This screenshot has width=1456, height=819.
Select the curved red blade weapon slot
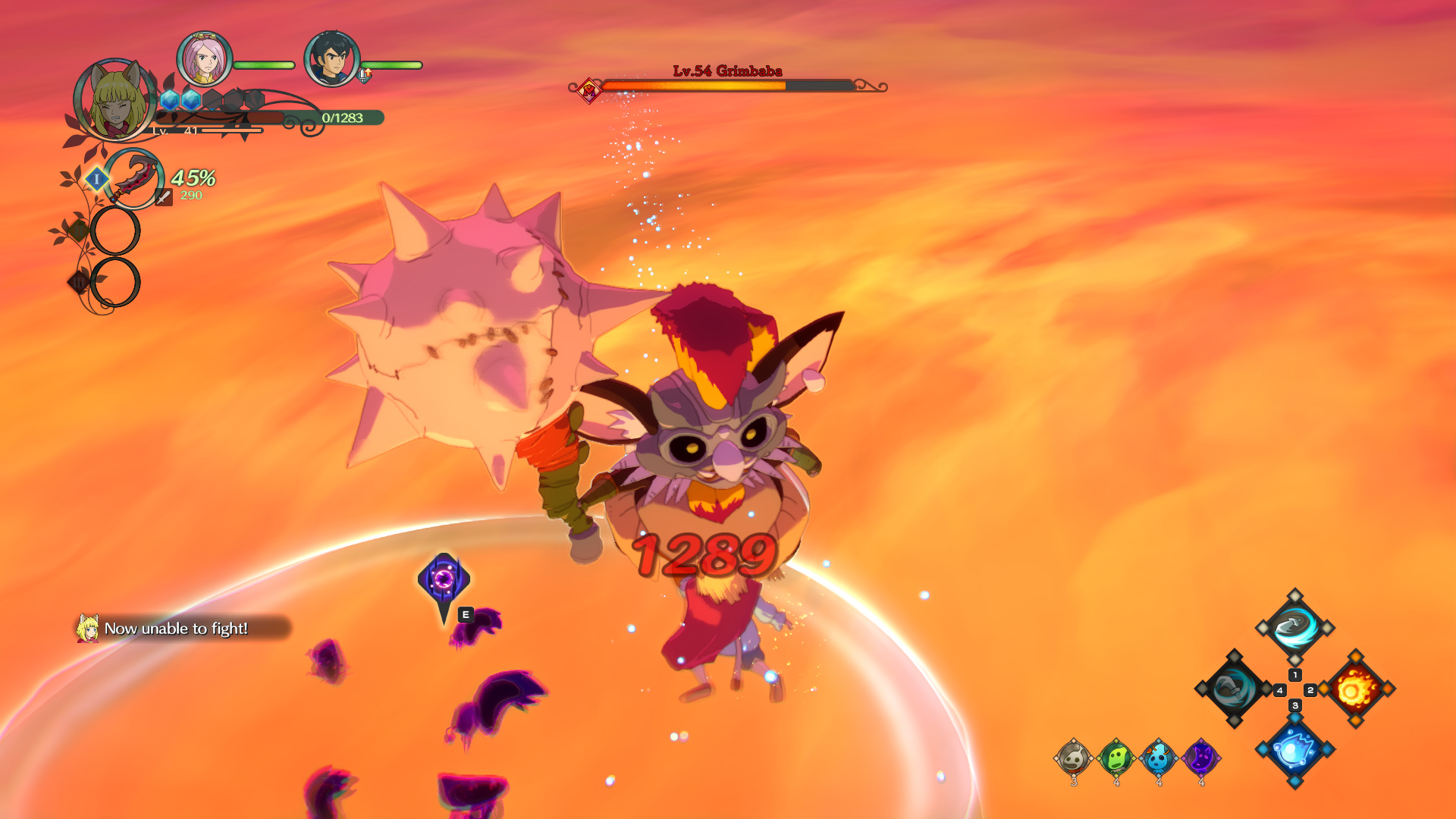[x=133, y=179]
